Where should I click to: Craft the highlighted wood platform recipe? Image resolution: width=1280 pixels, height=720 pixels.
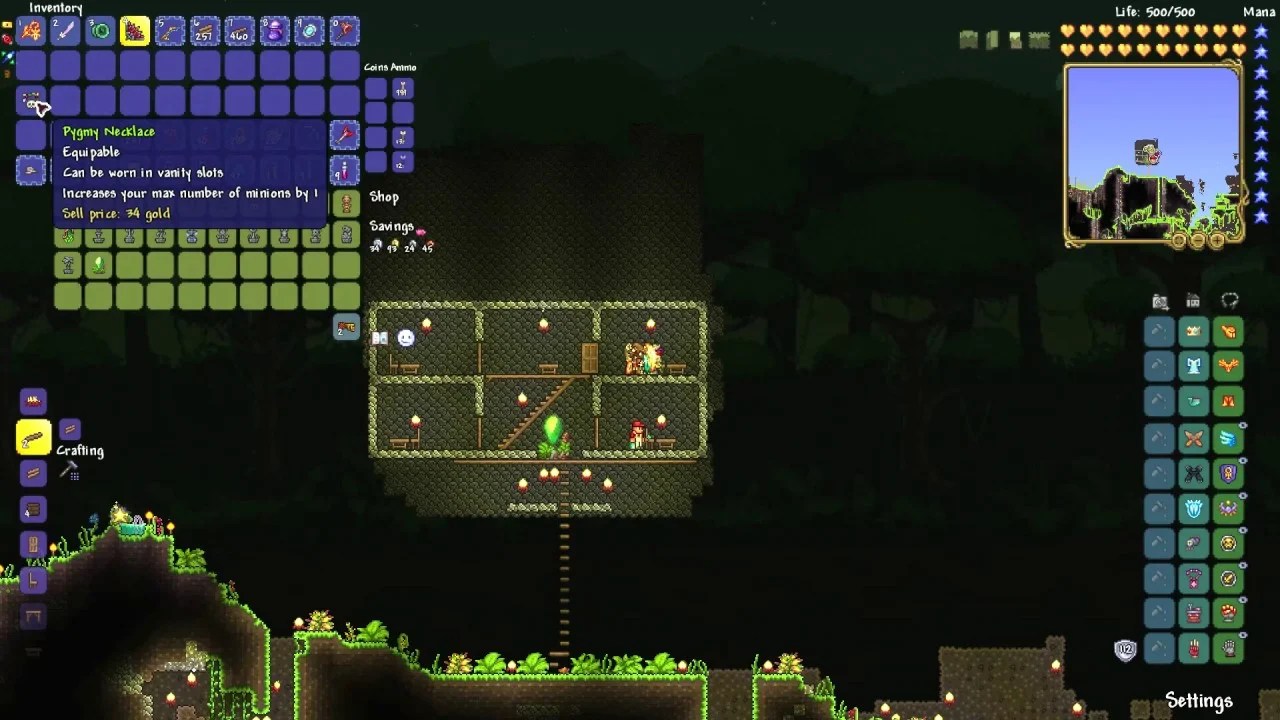point(33,435)
